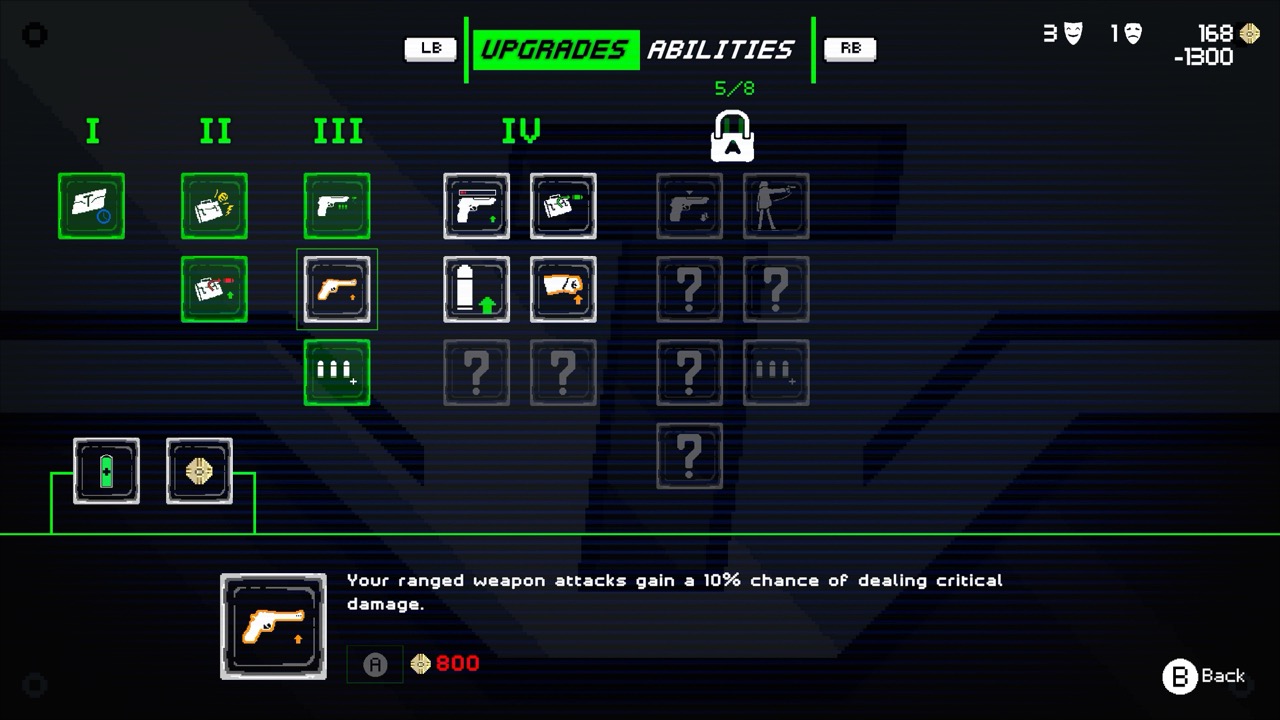
Task: Click the ammo clip upgrade with plus sign
Action: click(337, 372)
